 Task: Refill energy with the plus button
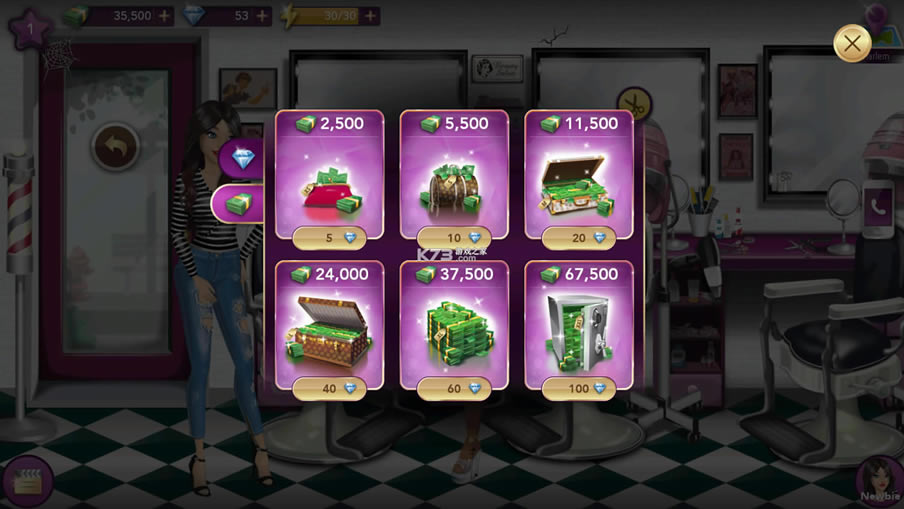tap(370, 16)
